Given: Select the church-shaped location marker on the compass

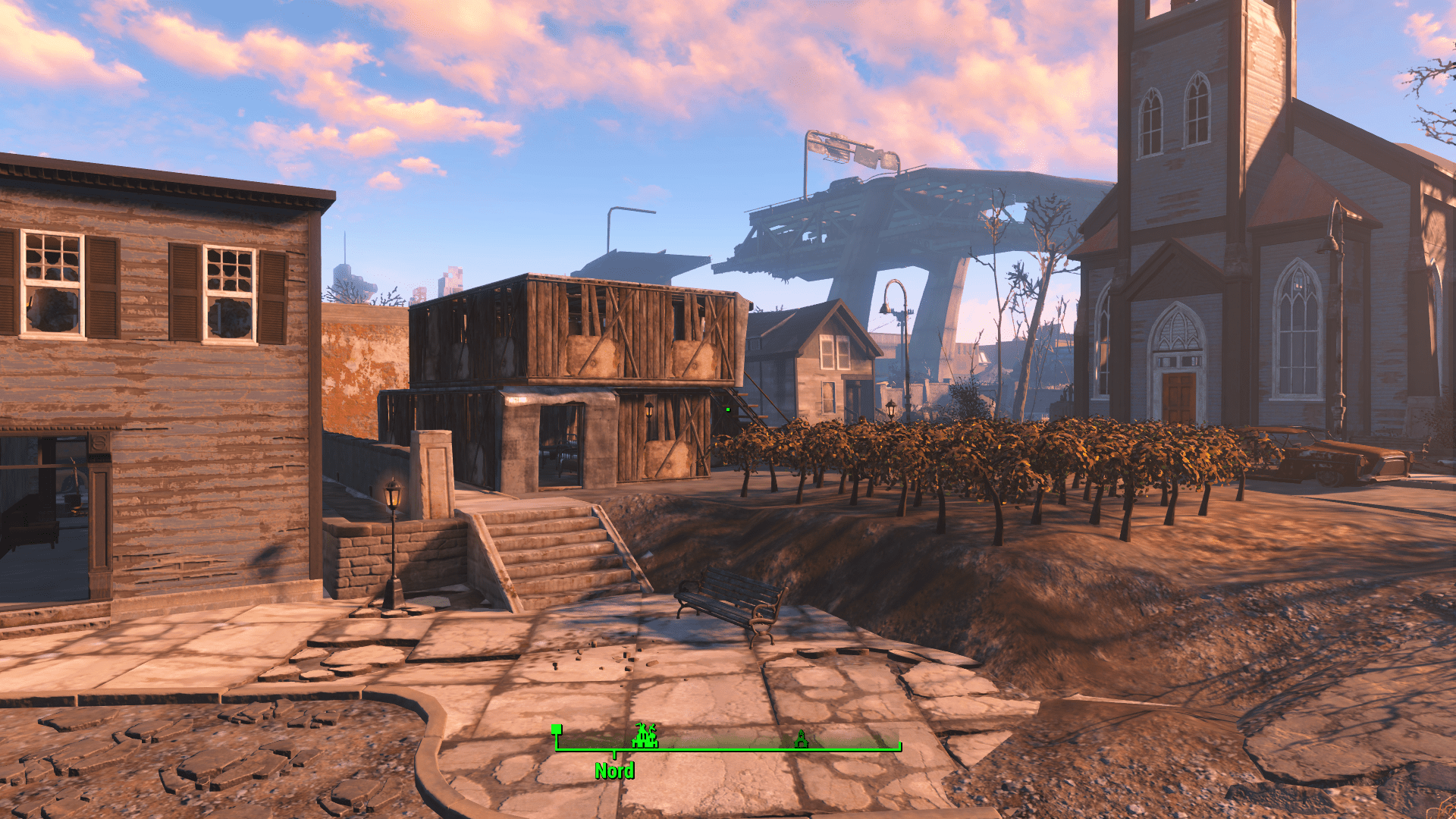Looking at the screenshot, I should [801, 739].
